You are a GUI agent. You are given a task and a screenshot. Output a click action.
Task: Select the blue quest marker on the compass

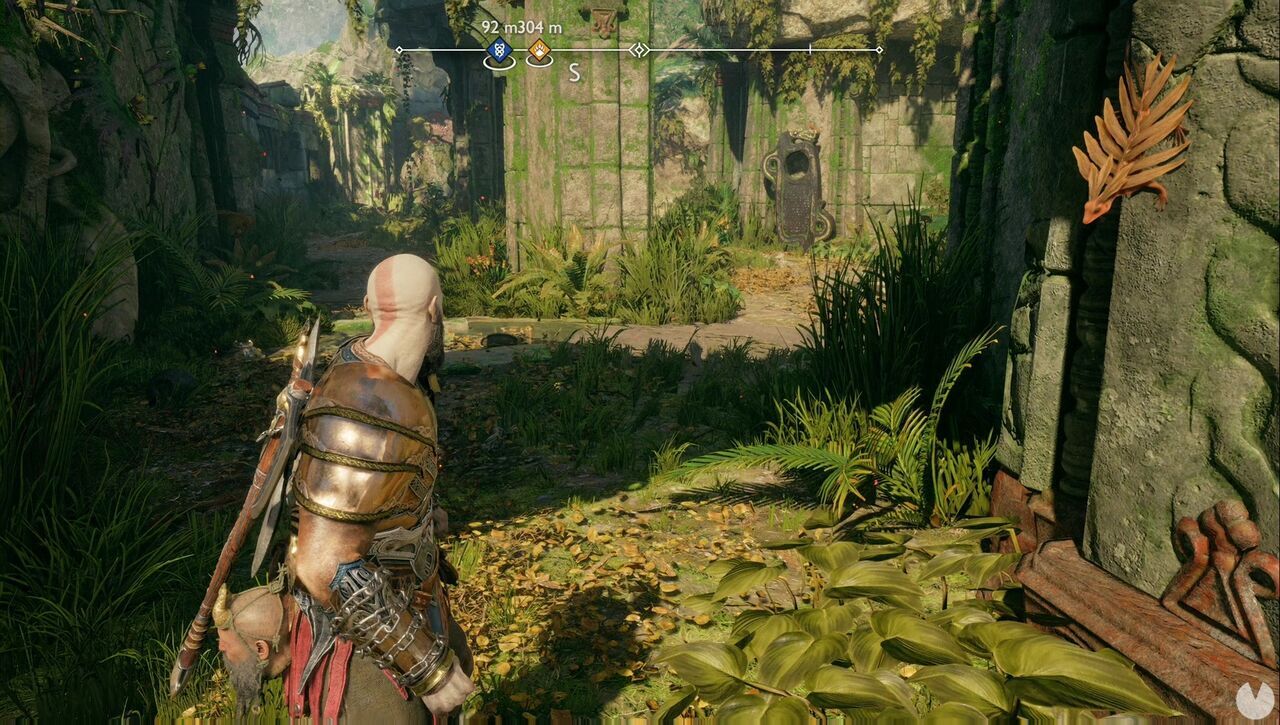[x=498, y=48]
